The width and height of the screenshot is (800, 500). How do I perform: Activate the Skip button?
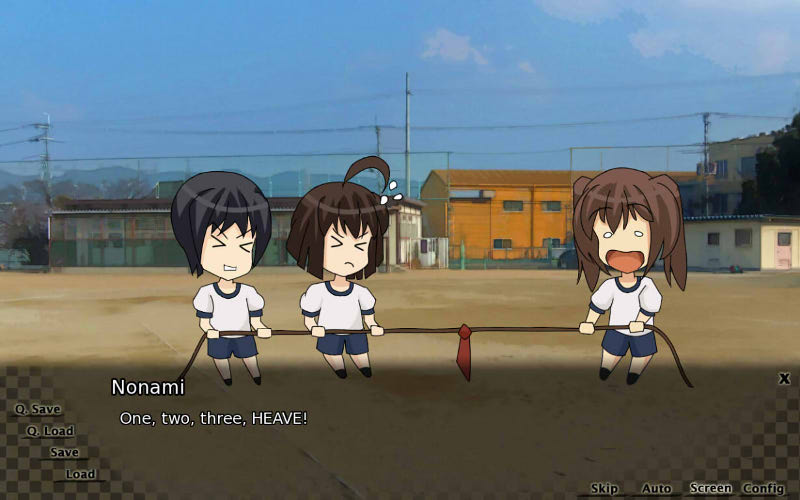604,488
